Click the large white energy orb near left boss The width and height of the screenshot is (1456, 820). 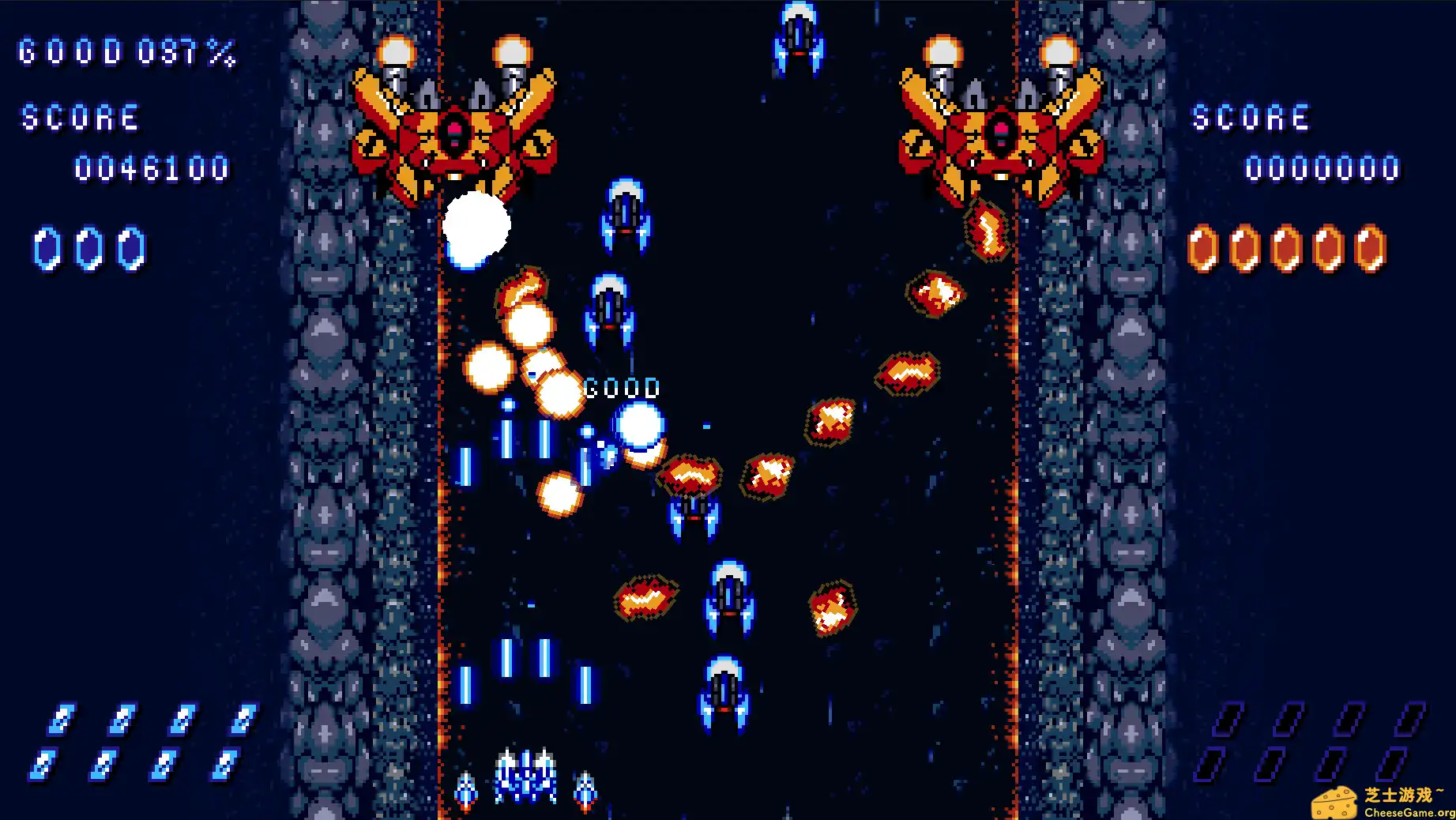[476, 229]
